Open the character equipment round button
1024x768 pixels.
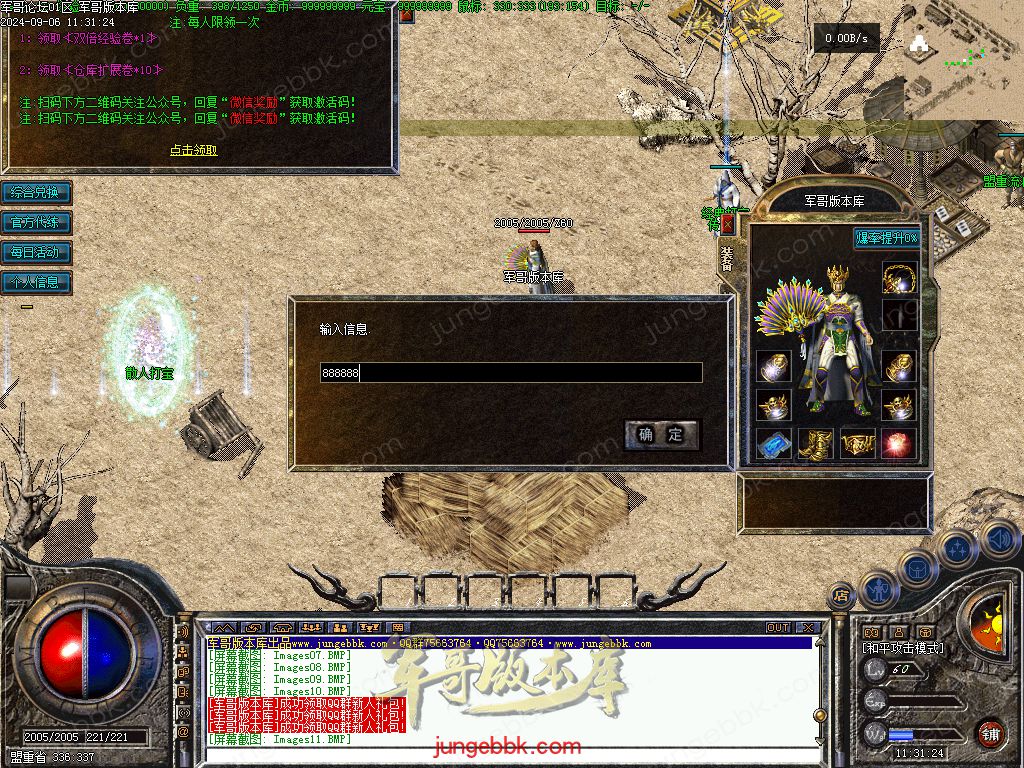pyautogui.click(x=877, y=590)
